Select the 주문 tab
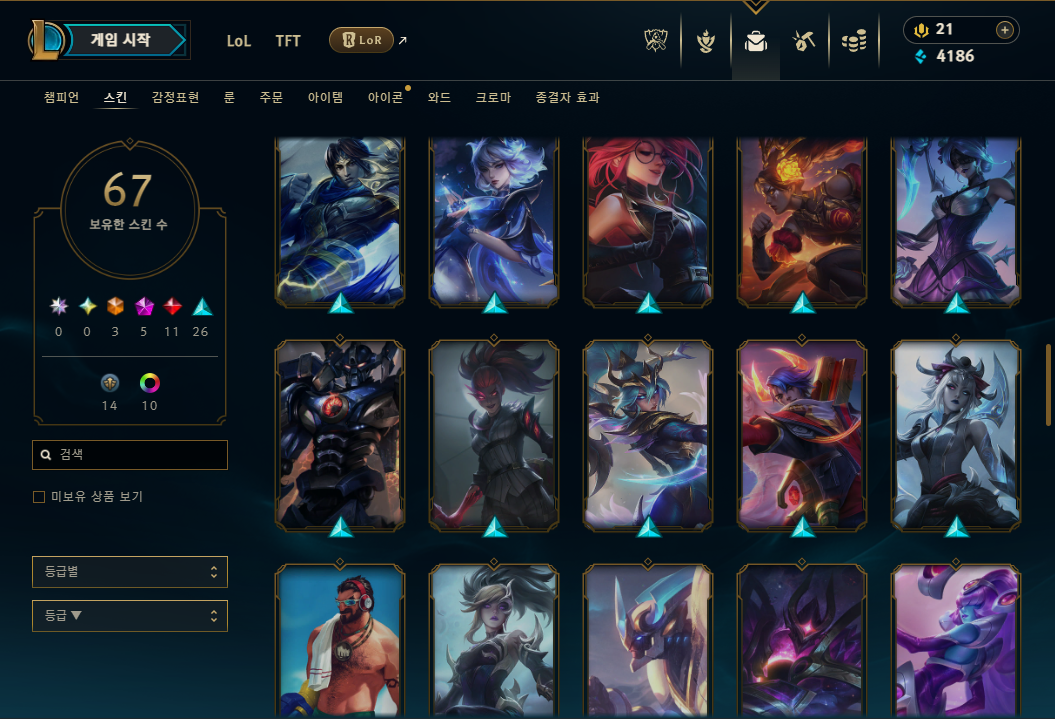Viewport: 1055px width, 720px height. tap(271, 98)
